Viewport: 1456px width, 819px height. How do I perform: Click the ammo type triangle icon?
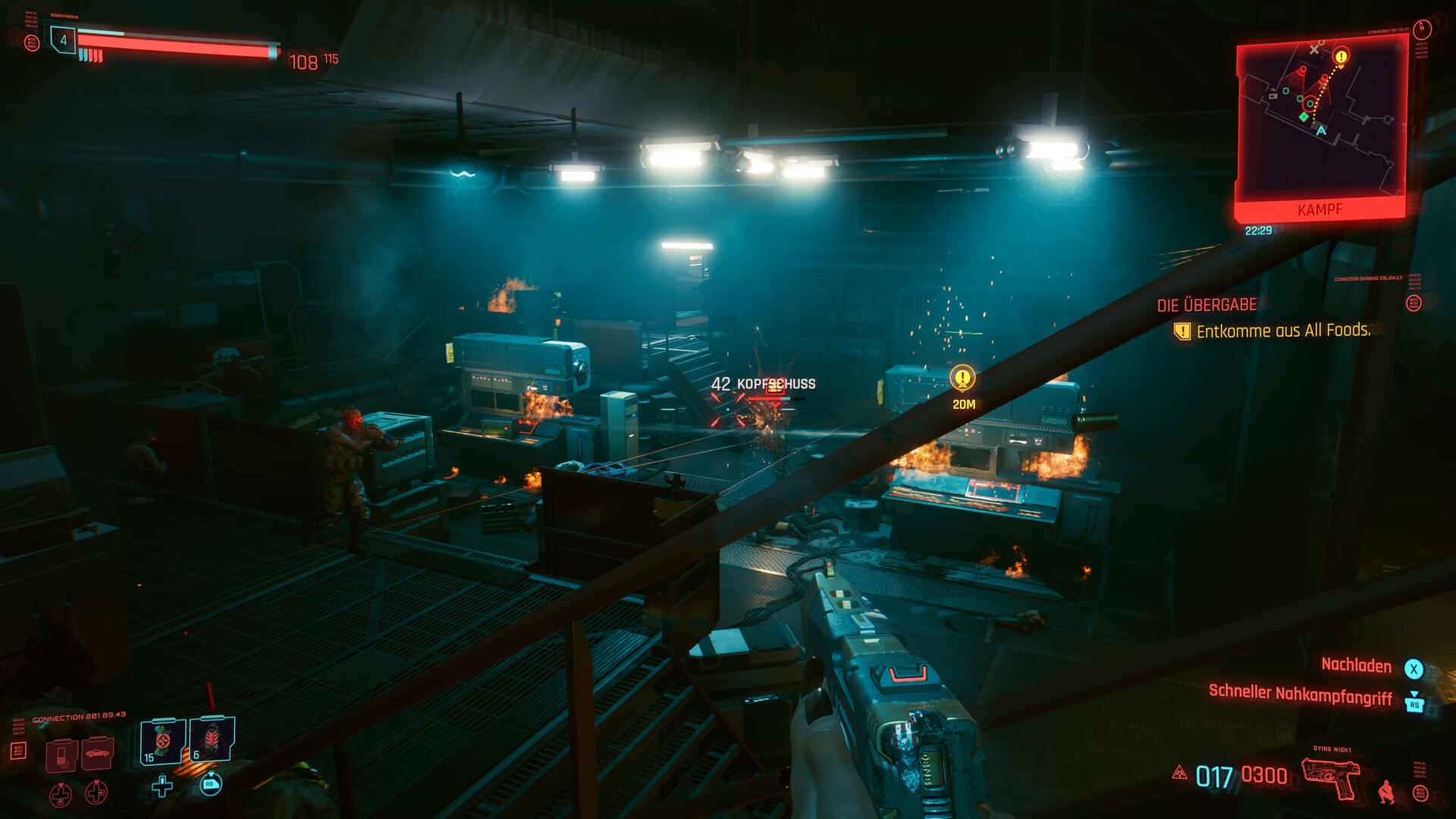tap(1179, 773)
